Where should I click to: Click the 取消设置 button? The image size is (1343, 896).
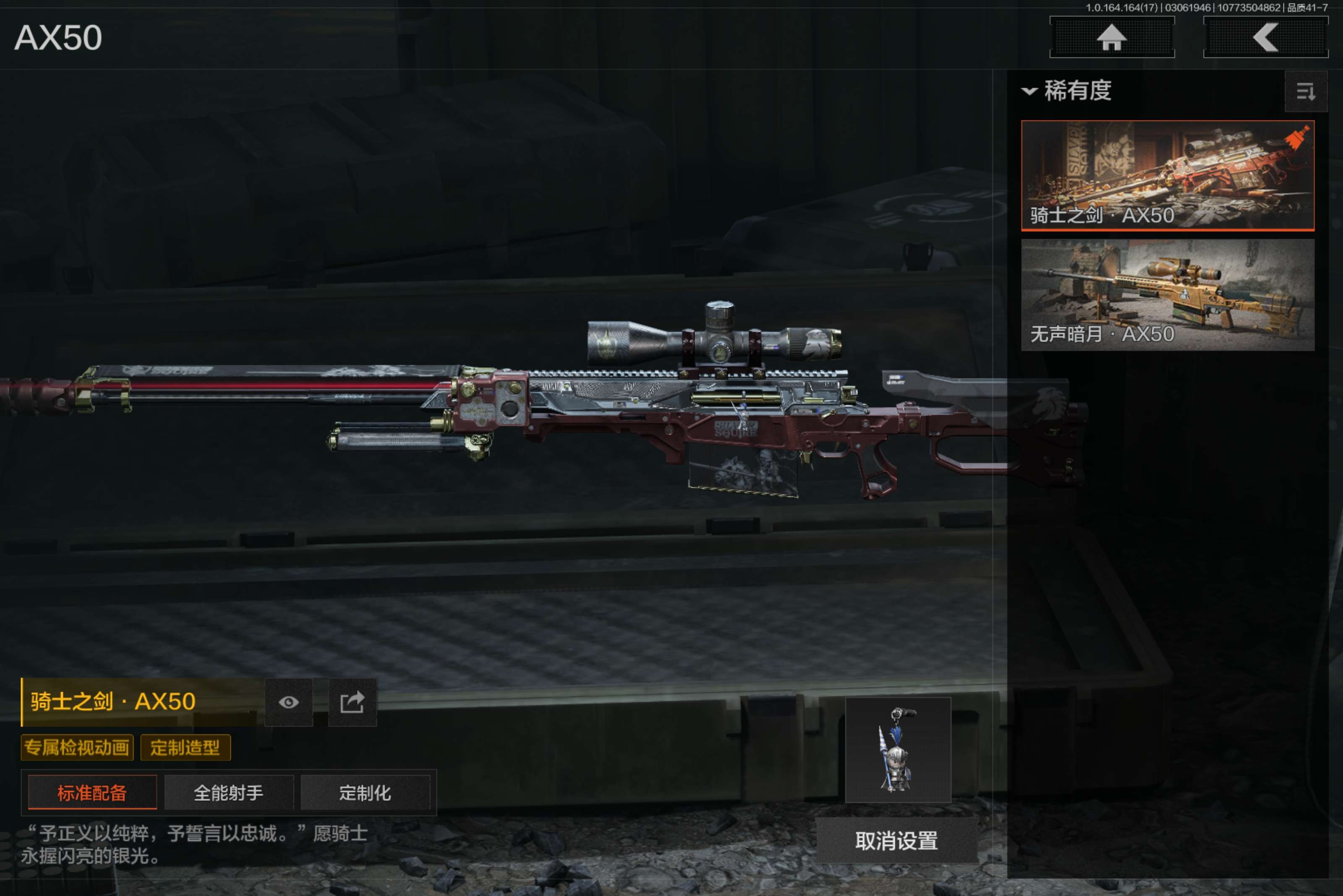tap(896, 840)
